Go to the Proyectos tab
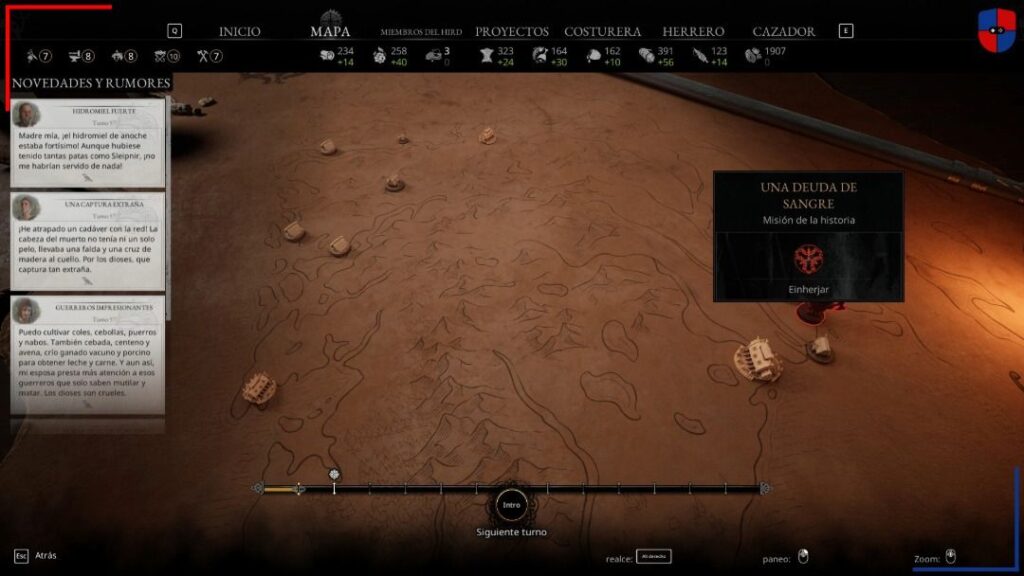This screenshot has width=1024, height=576. (512, 32)
